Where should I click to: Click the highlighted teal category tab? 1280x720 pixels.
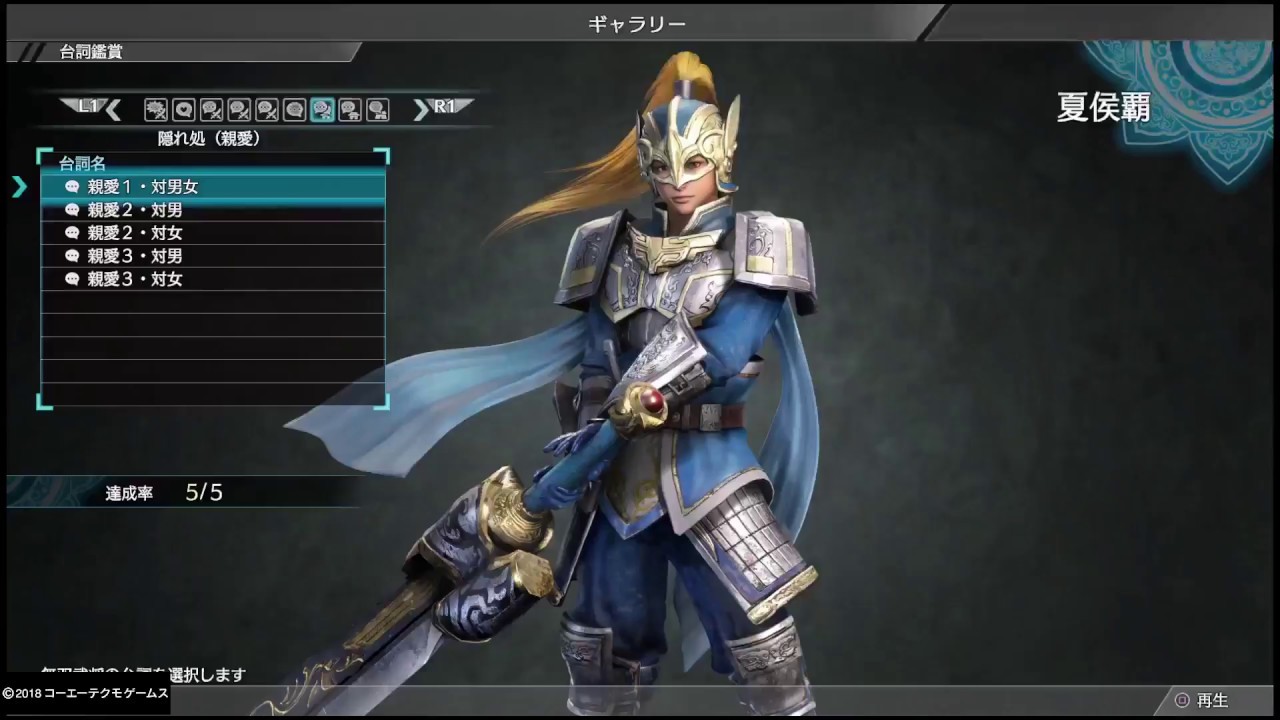click(322, 109)
